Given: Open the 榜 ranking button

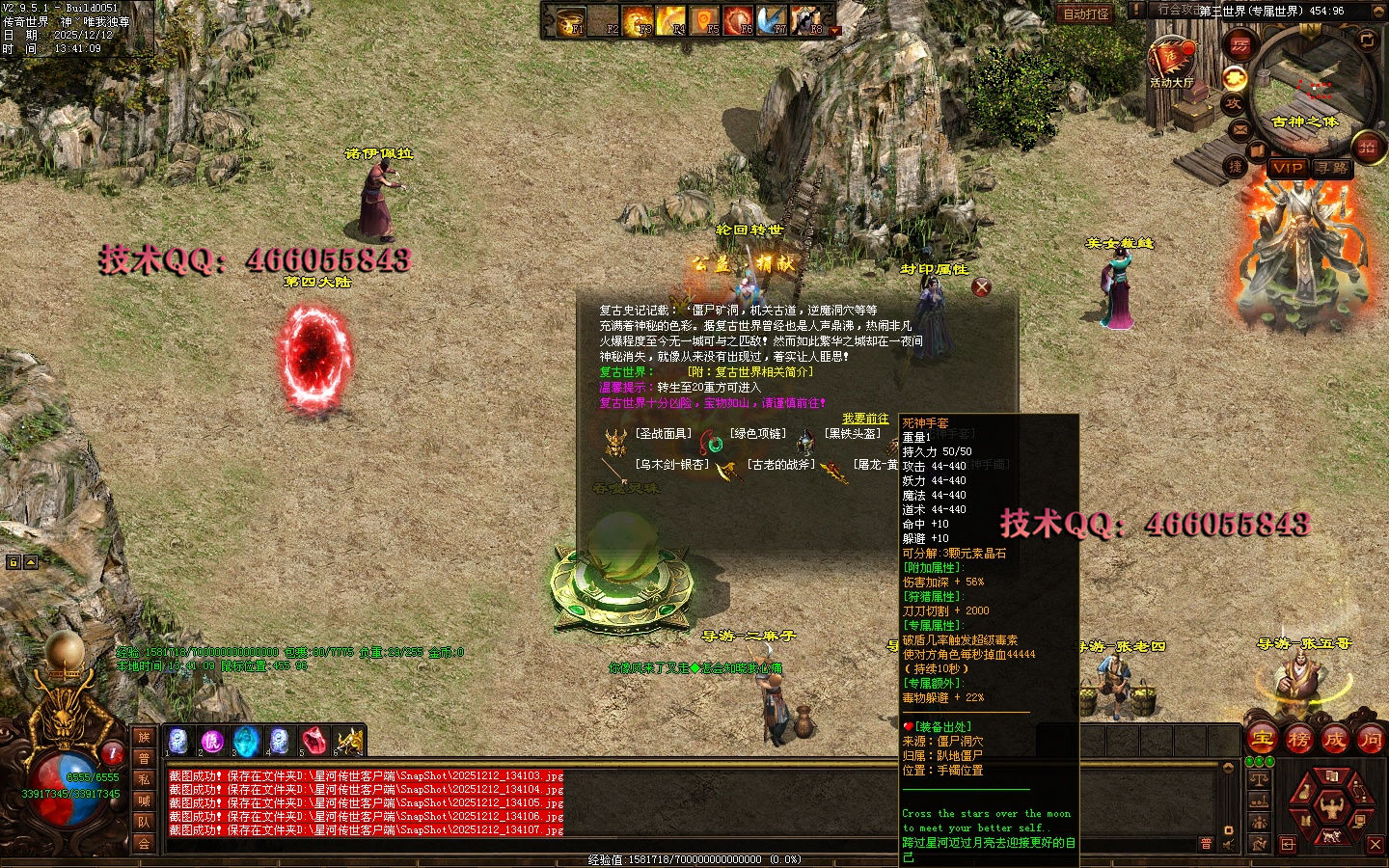Looking at the screenshot, I should click(x=1298, y=740).
